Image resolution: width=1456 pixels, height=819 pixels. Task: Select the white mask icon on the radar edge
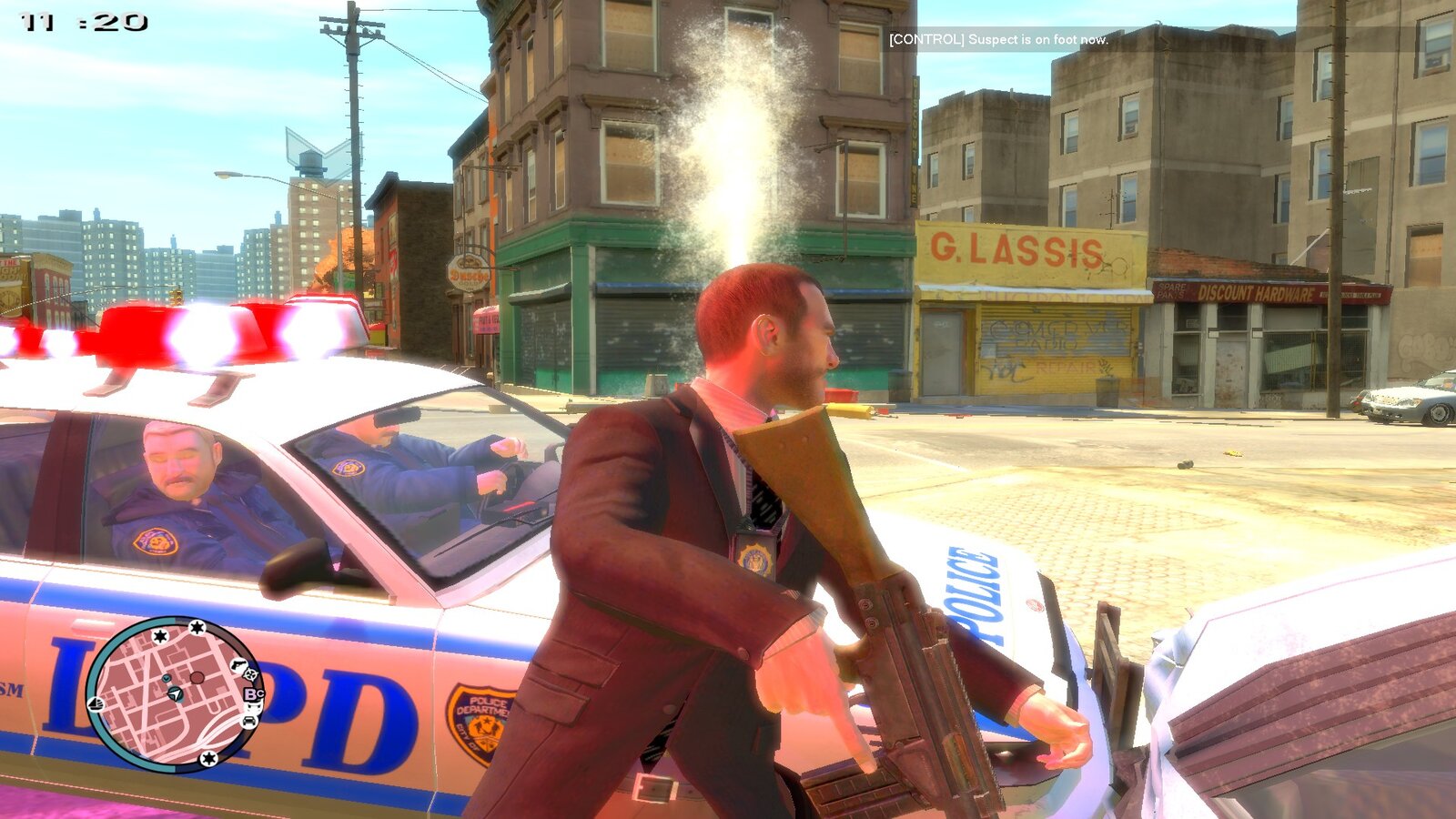pyautogui.click(x=253, y=707)
